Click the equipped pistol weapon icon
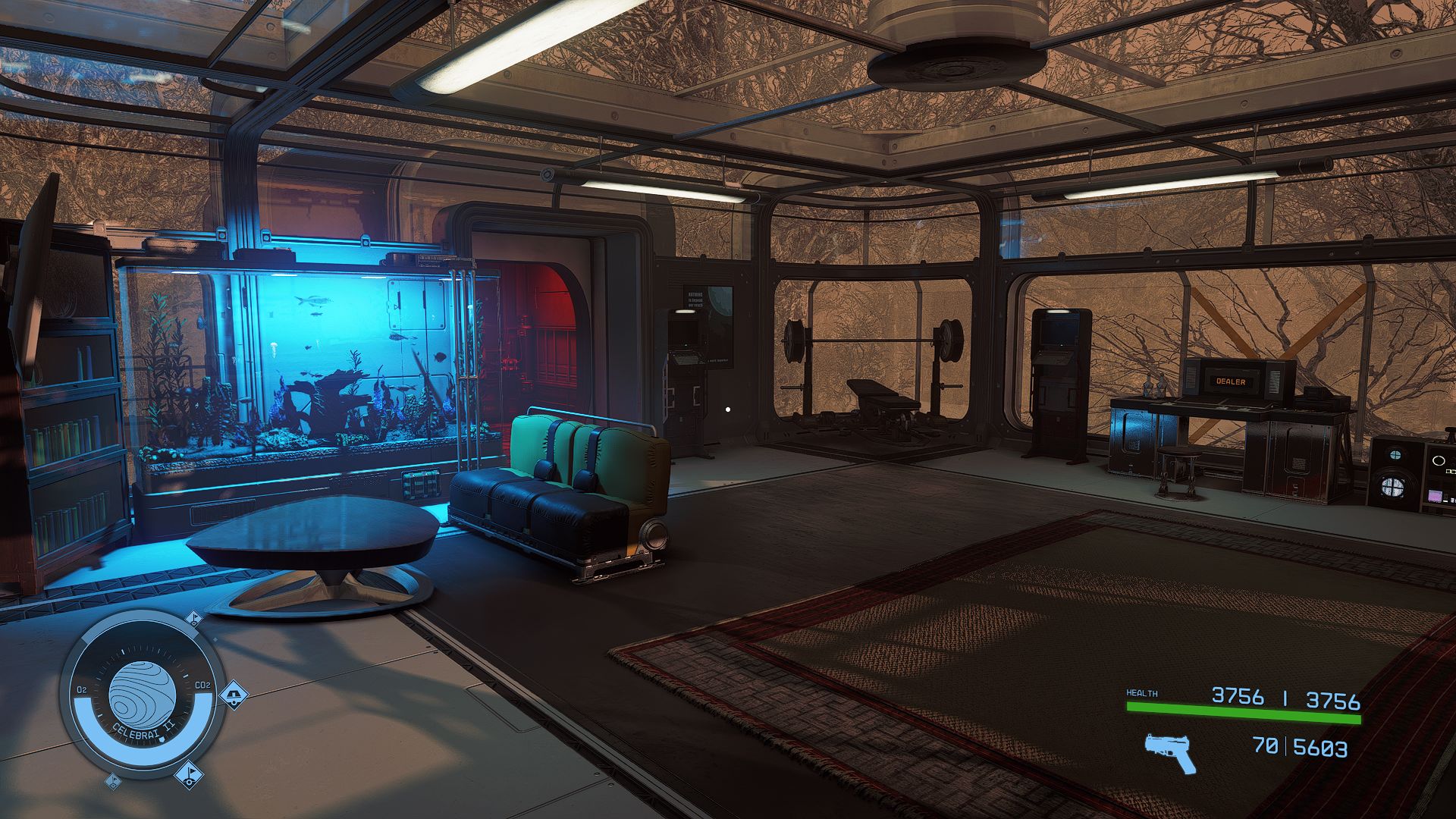The height and width of the screenshot is (819, 1456). tap(1169, 752)
